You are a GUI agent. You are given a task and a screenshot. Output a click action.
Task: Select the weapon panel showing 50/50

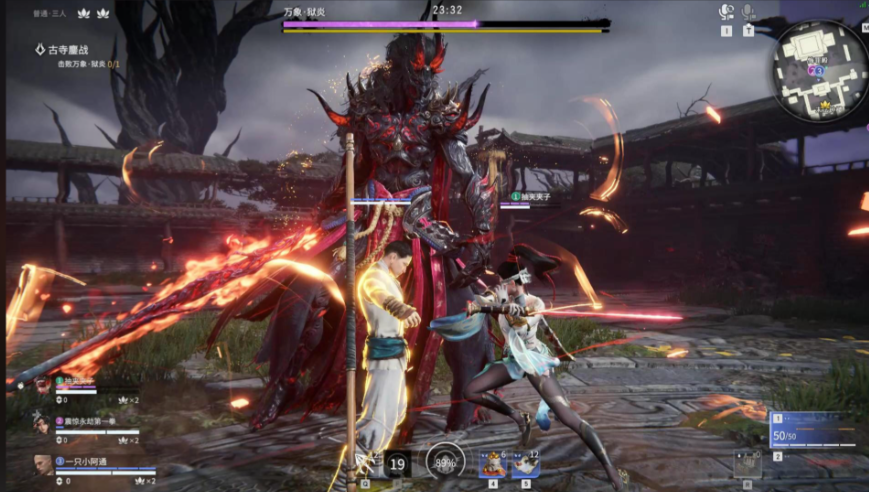point(812,431)
